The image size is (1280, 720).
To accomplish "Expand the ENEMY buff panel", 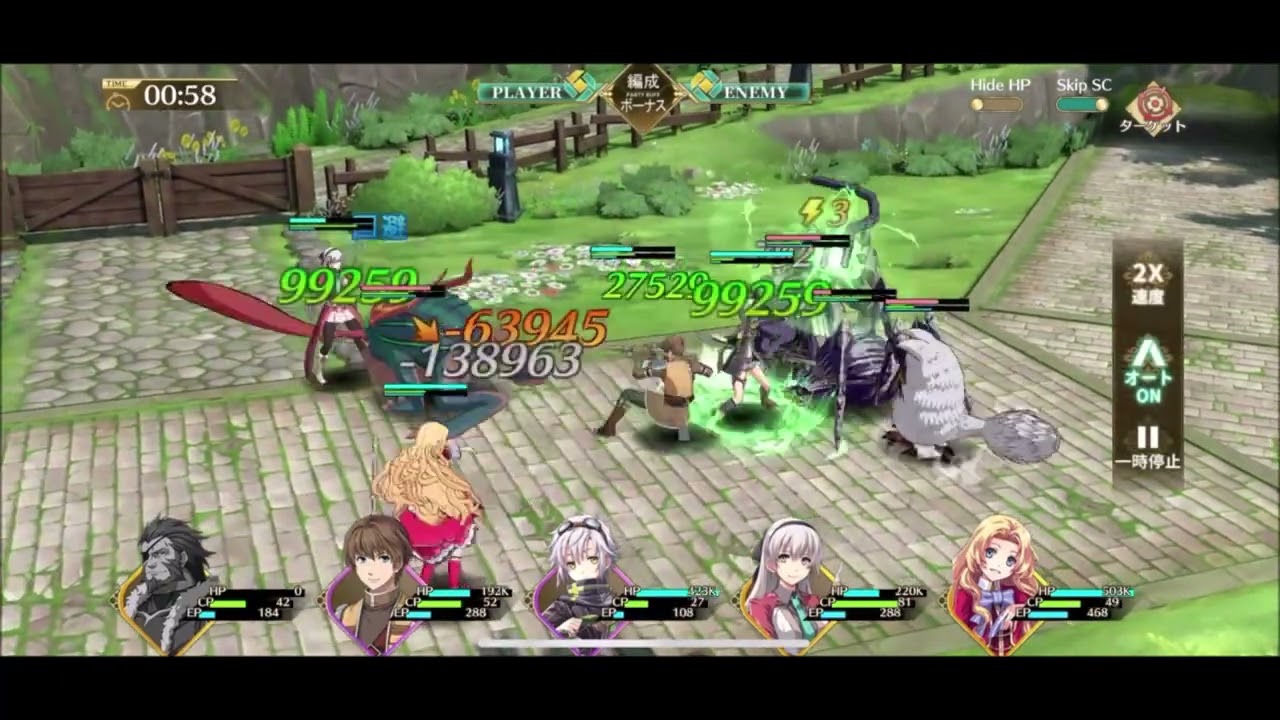I will point(757,90).
